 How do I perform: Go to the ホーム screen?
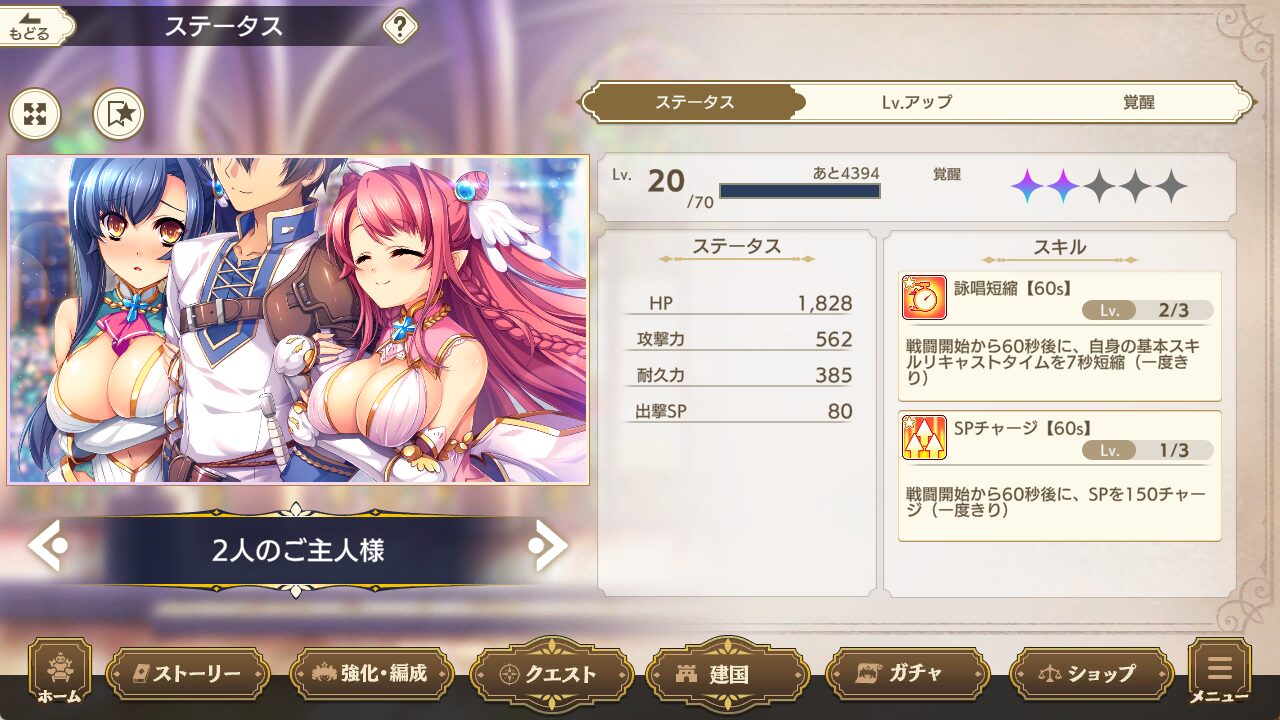coord(59,674)
